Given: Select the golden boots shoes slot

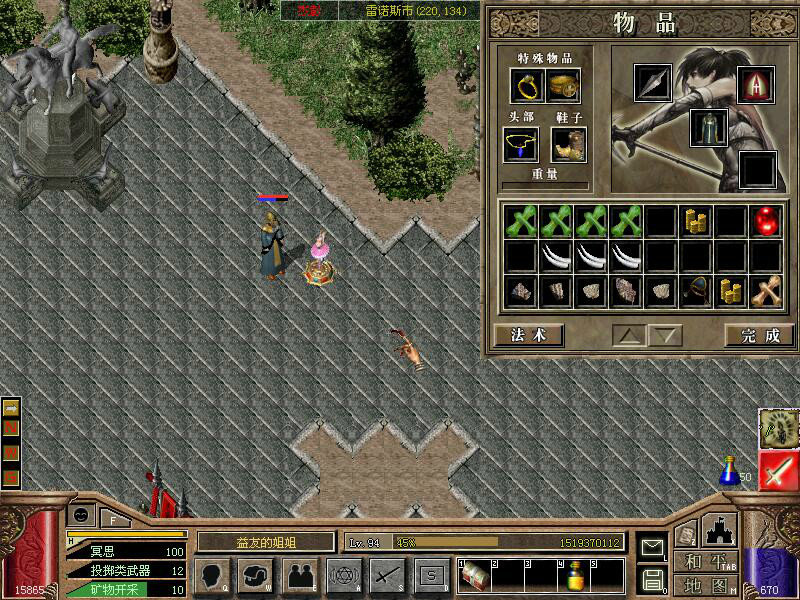Looking at the screenshot, I should (567, 145).
